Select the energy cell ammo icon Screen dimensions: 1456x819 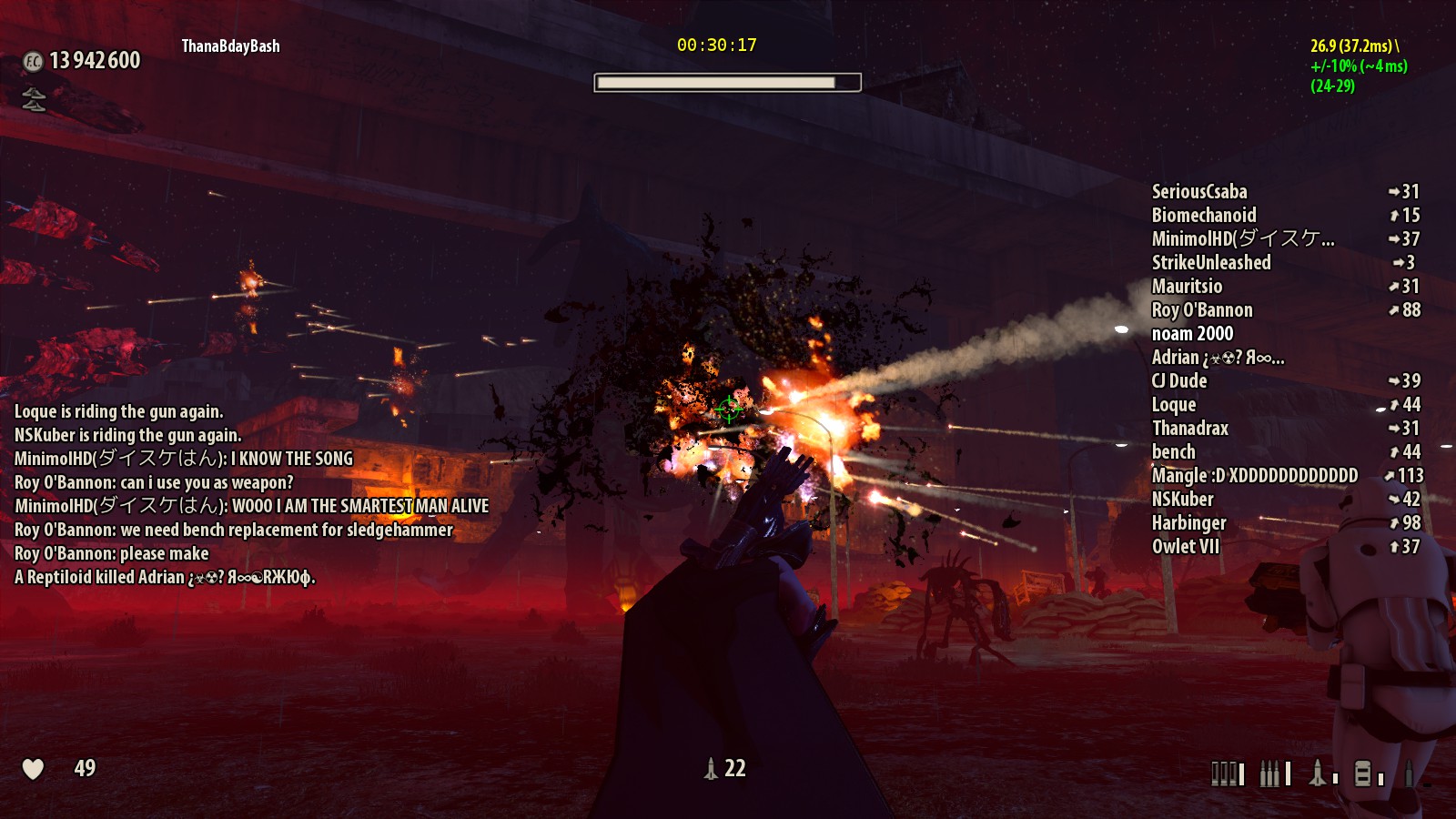point(1362,773)
